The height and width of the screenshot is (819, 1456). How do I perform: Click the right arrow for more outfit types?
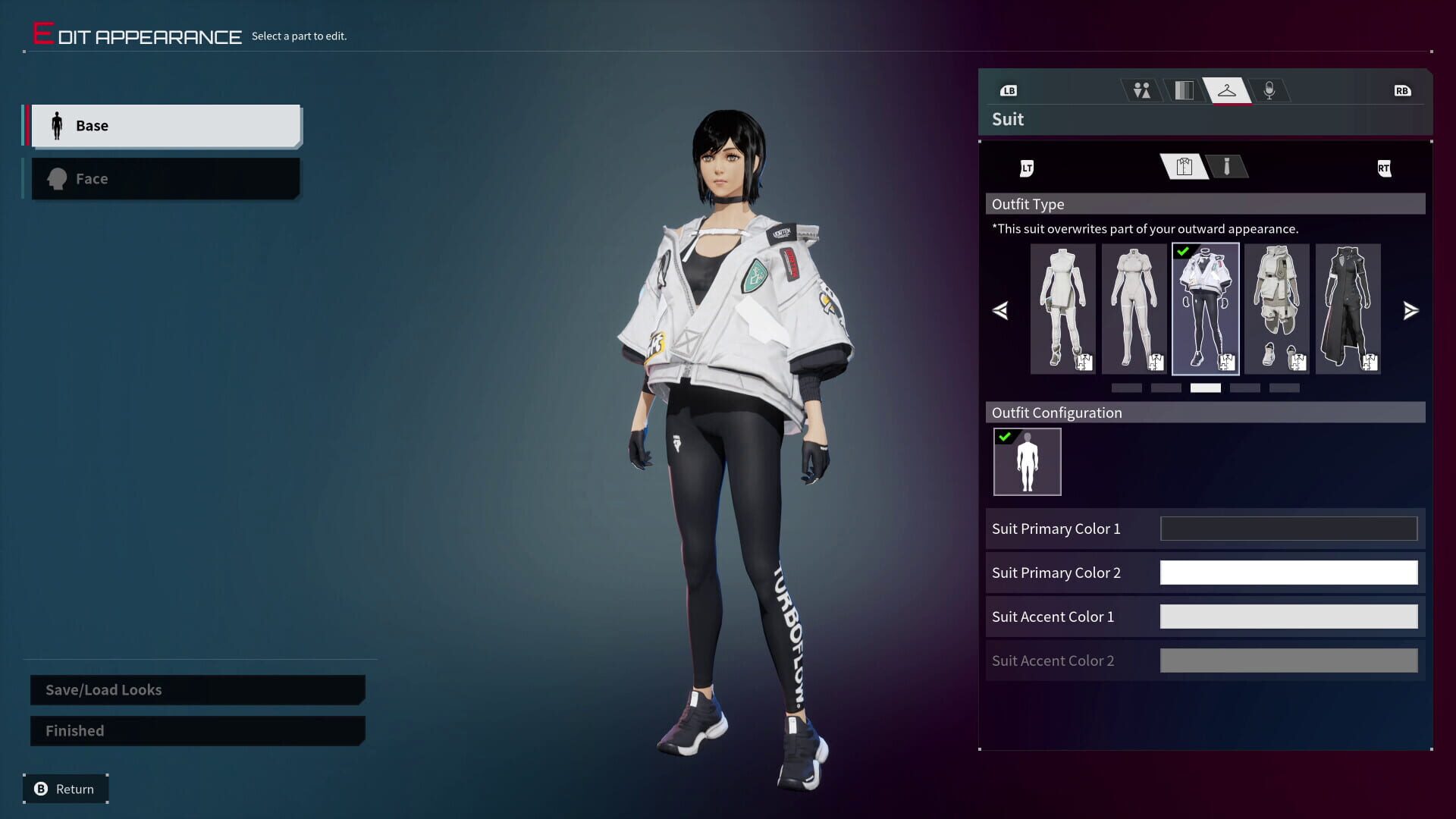point(1410,309)
